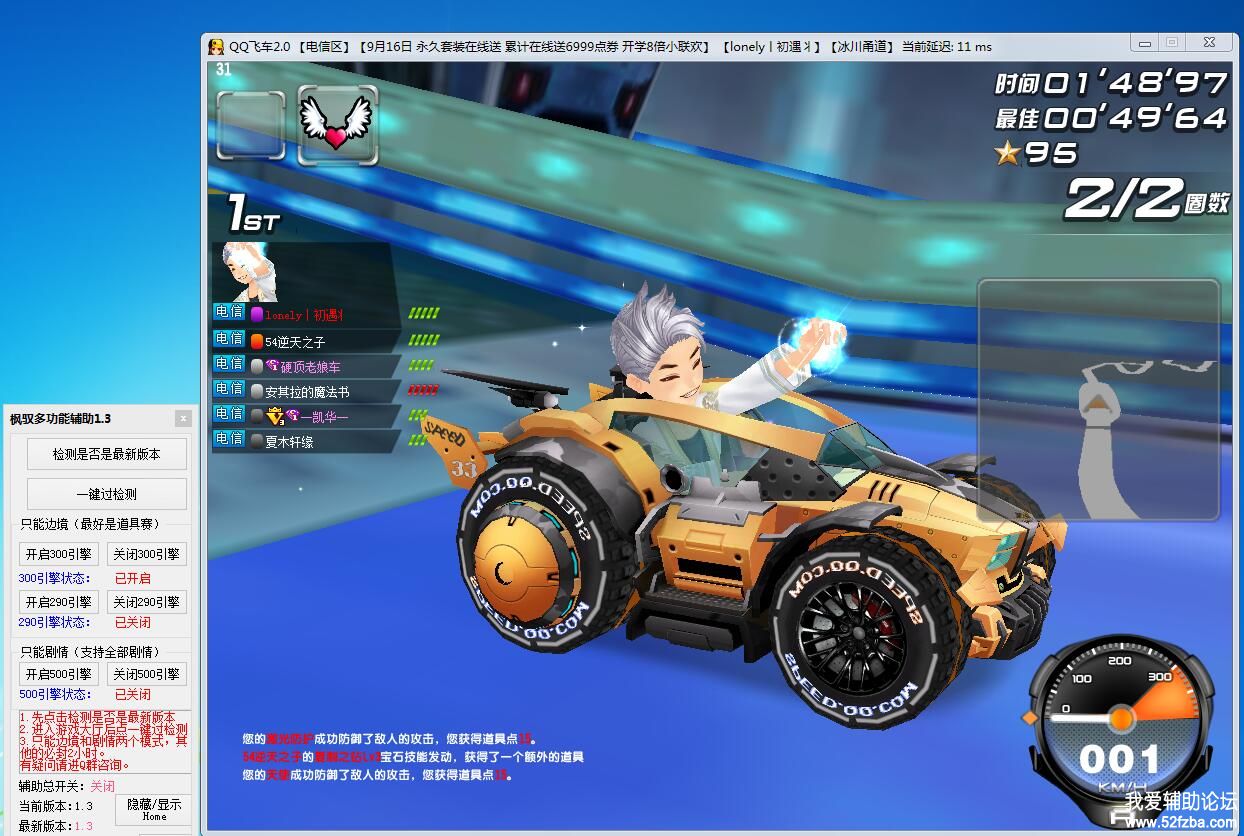Deactivate the 500 engine

(x=146, y=674)
